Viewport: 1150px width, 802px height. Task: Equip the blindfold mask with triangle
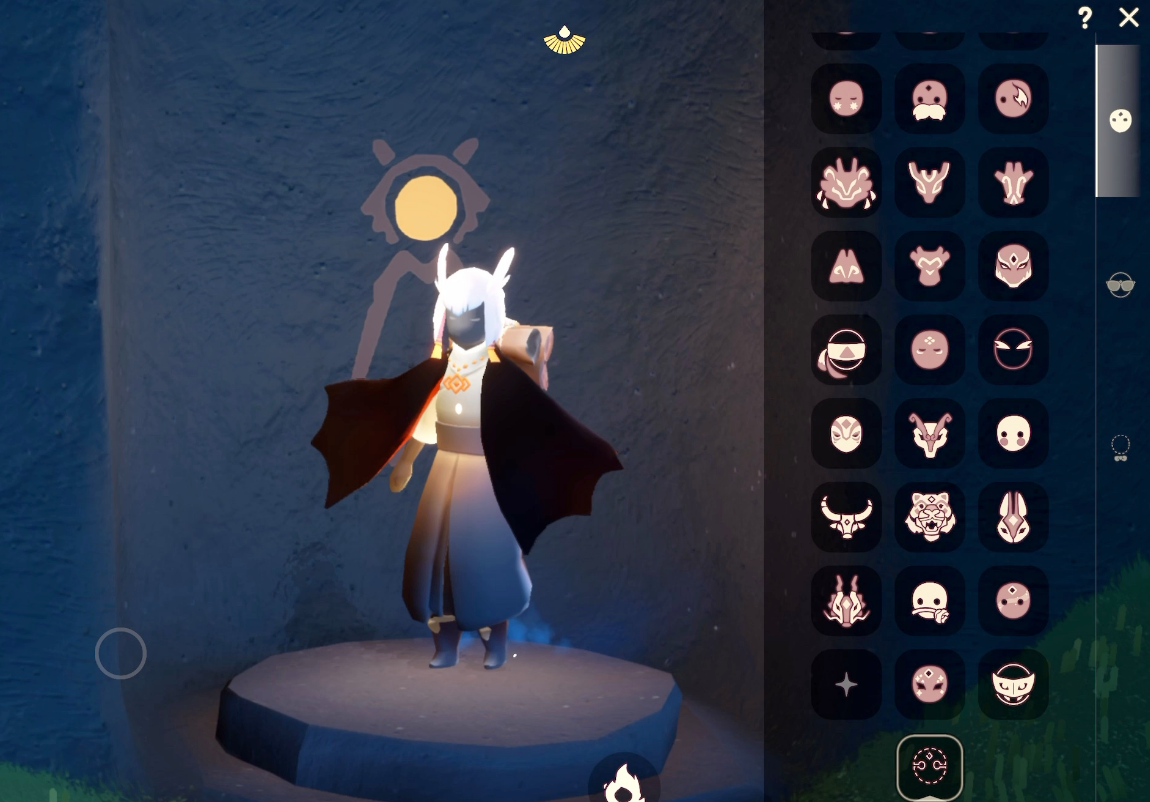(846, 350)
